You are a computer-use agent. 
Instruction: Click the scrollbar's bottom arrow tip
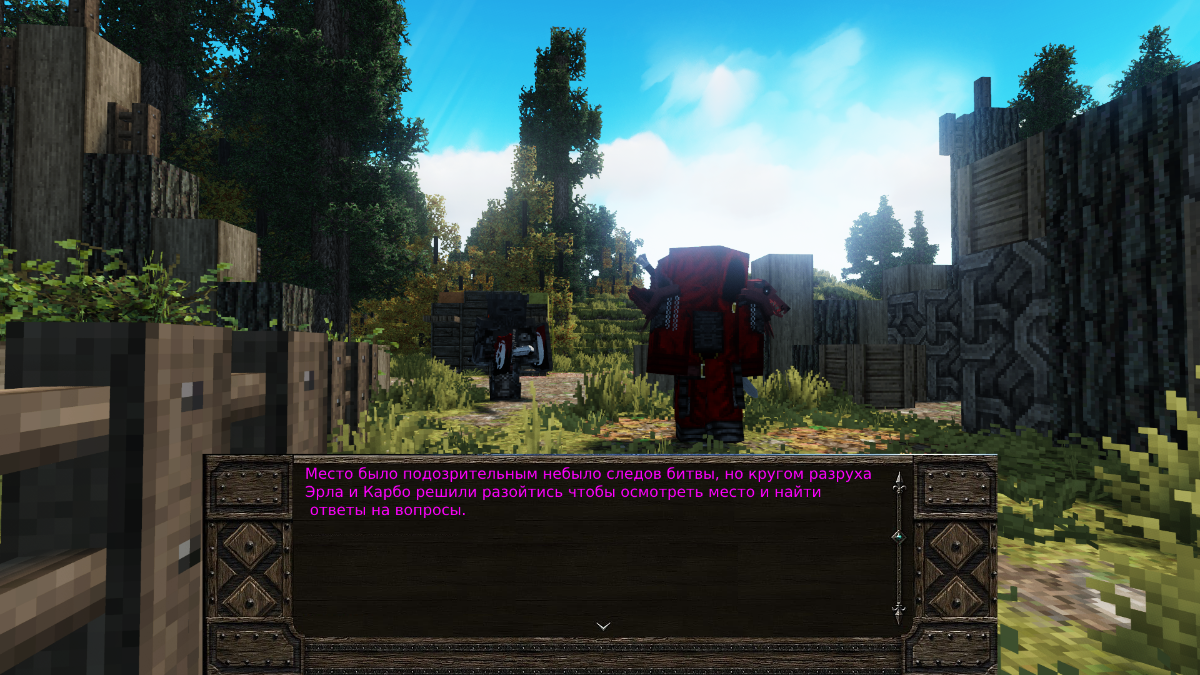(x=898, y=611)
